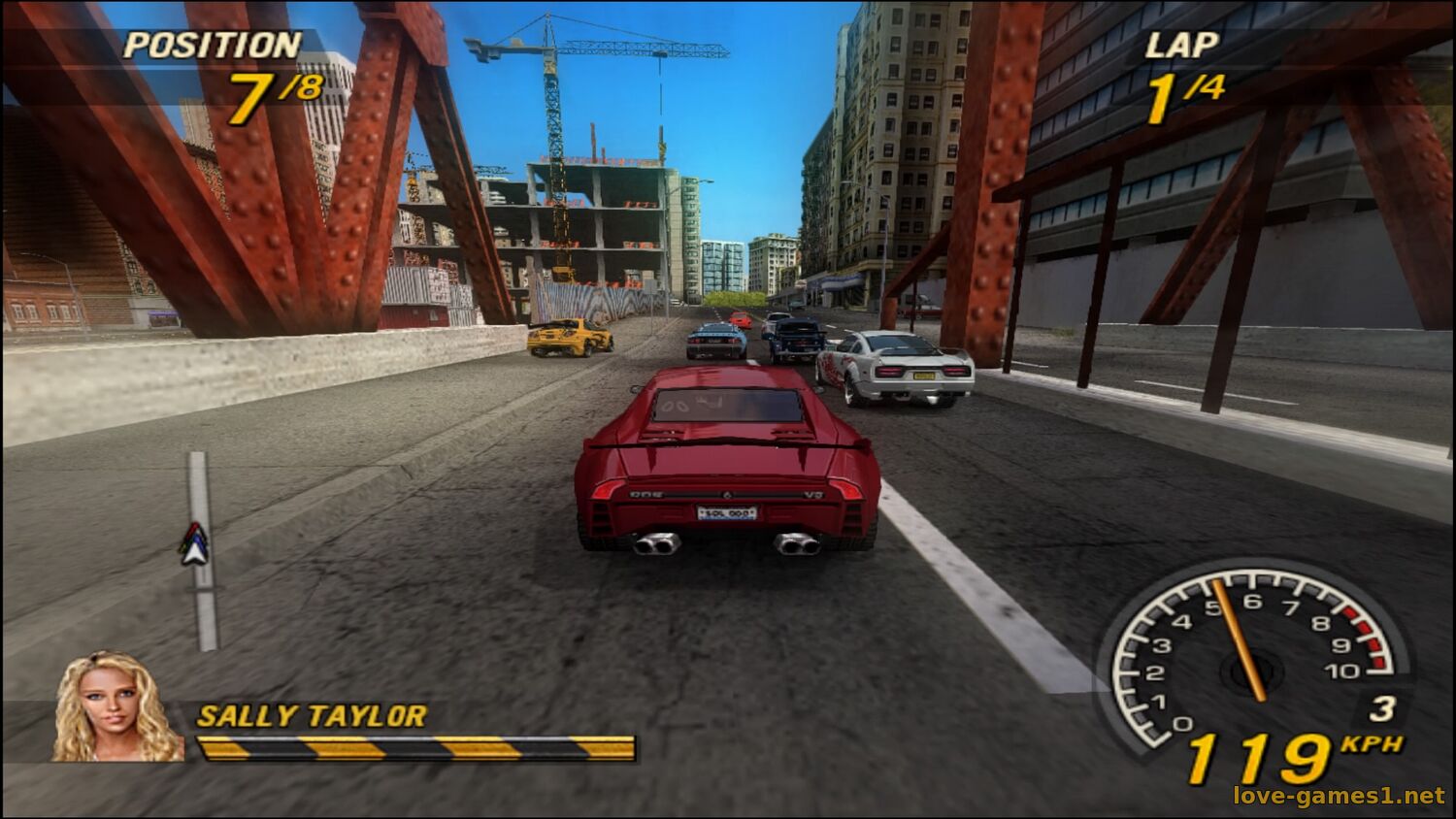Screen dimensions: 1456x819
Task: Click Sally Taylor's driver portrait
Action: coord(116,706)
